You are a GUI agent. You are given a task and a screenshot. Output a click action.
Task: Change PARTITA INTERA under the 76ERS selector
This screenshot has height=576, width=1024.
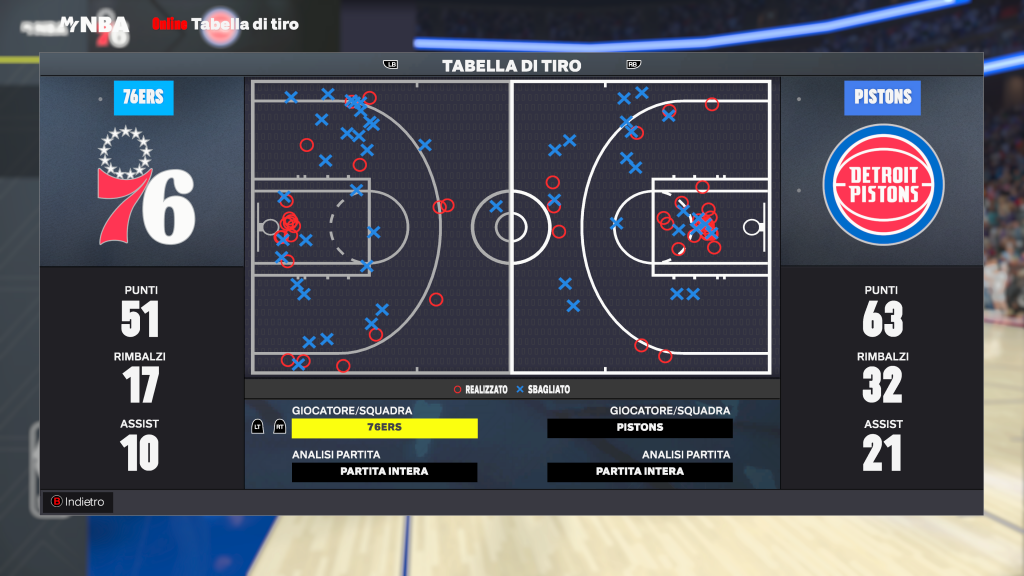384,472
